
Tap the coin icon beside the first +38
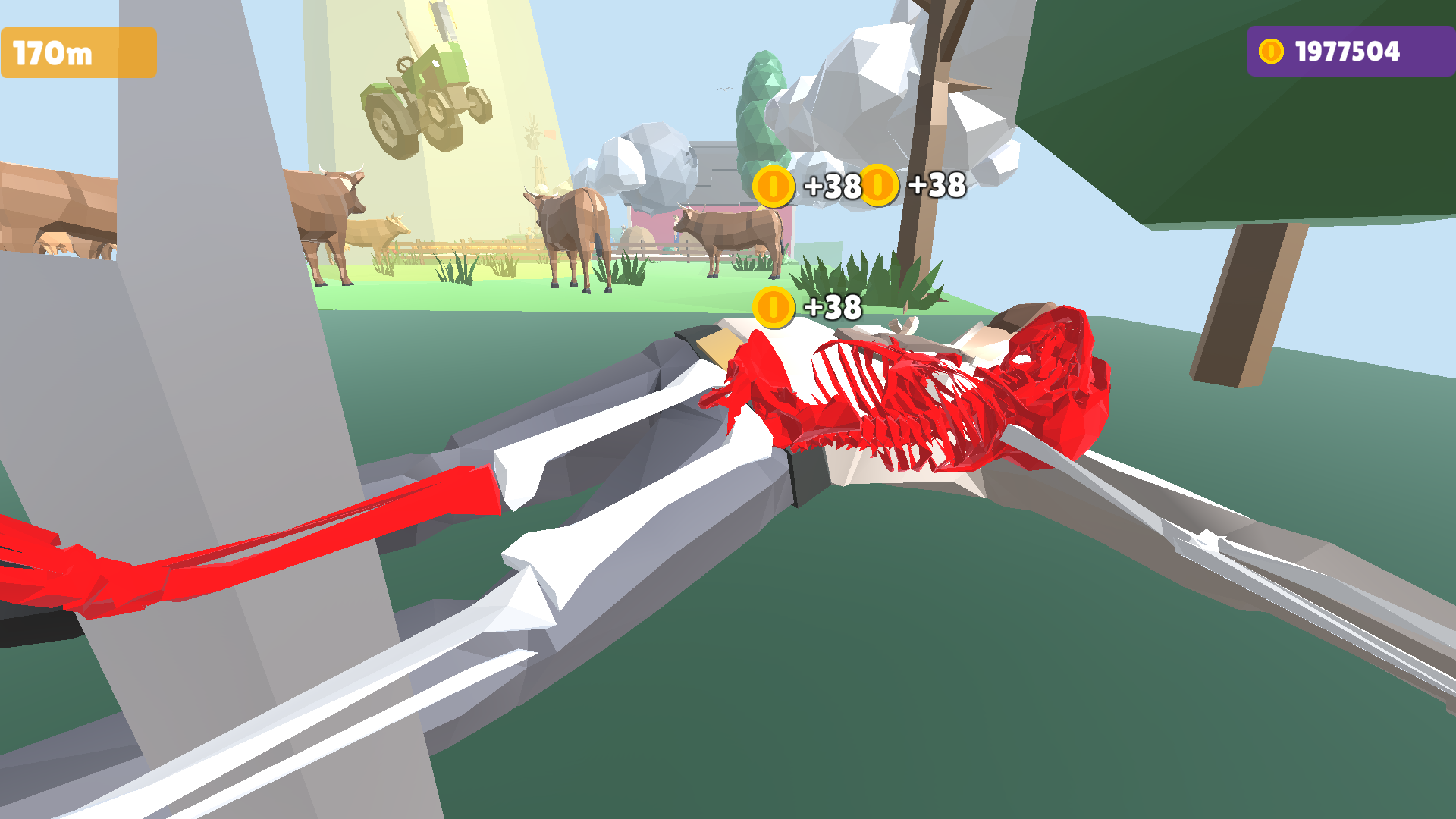pos(772,187)
